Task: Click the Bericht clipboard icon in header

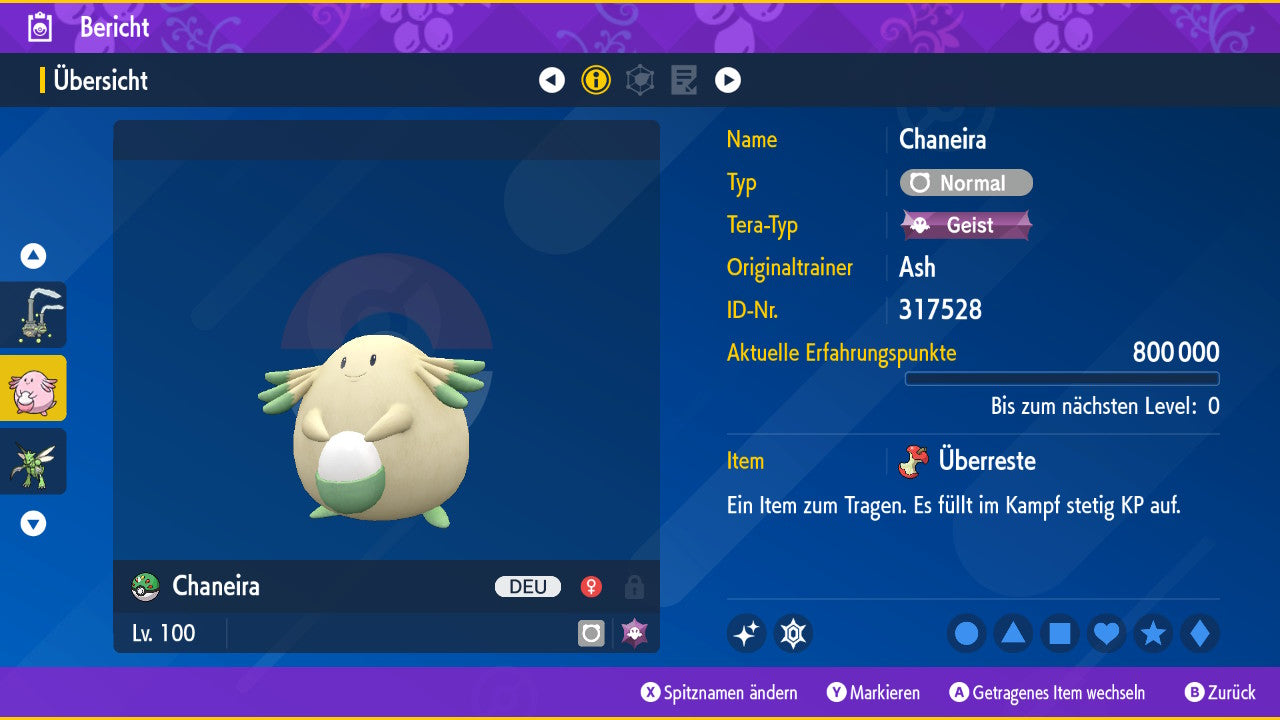Action: (x=40, y=27)
